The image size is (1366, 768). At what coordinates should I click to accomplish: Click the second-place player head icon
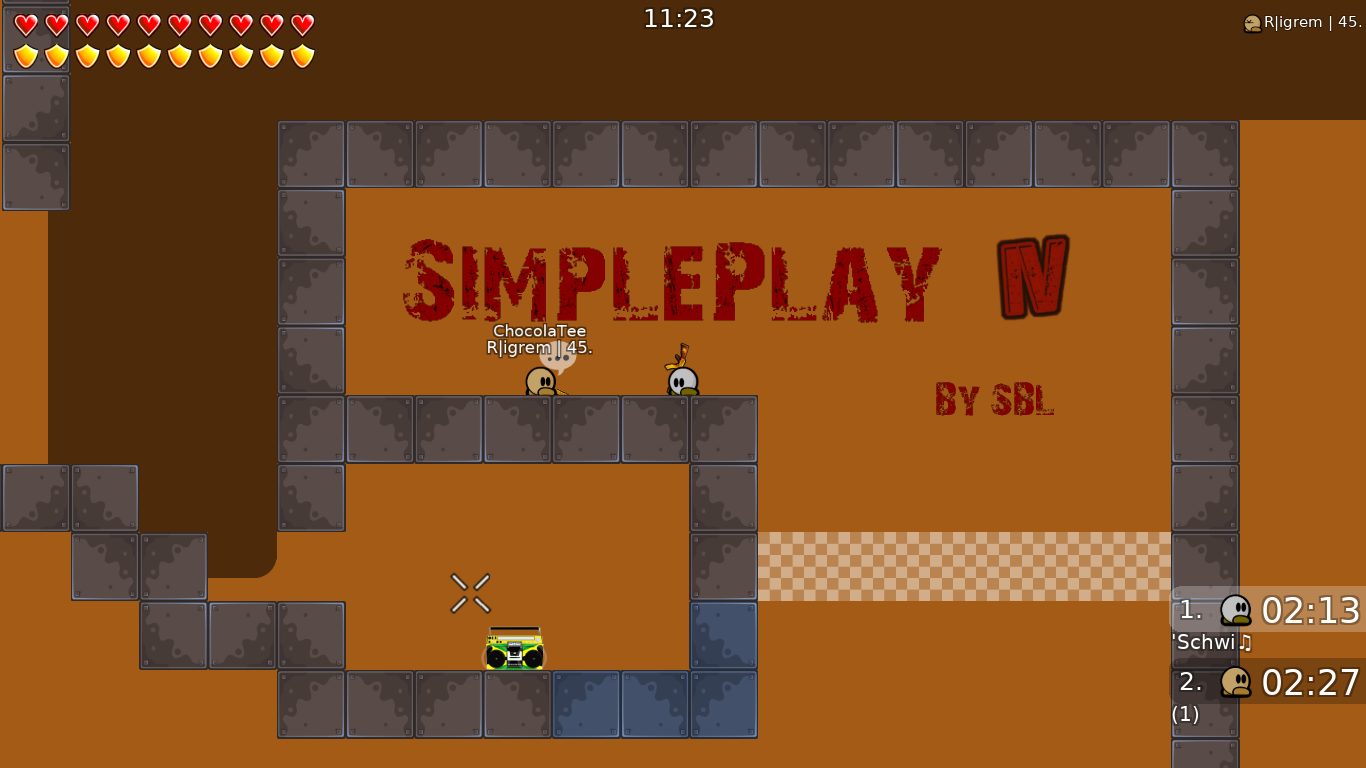[x=1234, y=683]
